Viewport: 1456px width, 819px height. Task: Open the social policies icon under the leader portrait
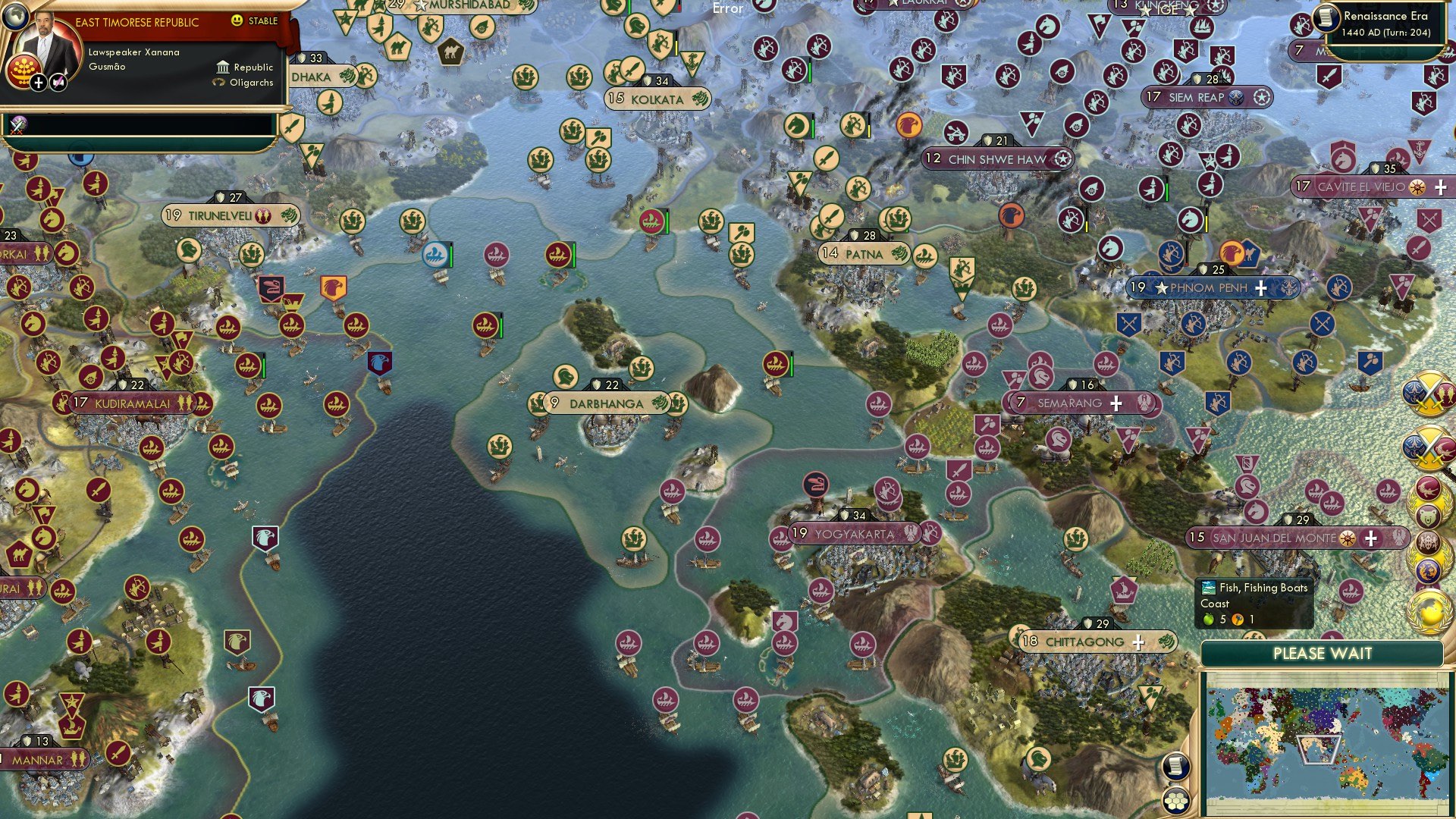(x=57, y=81)
